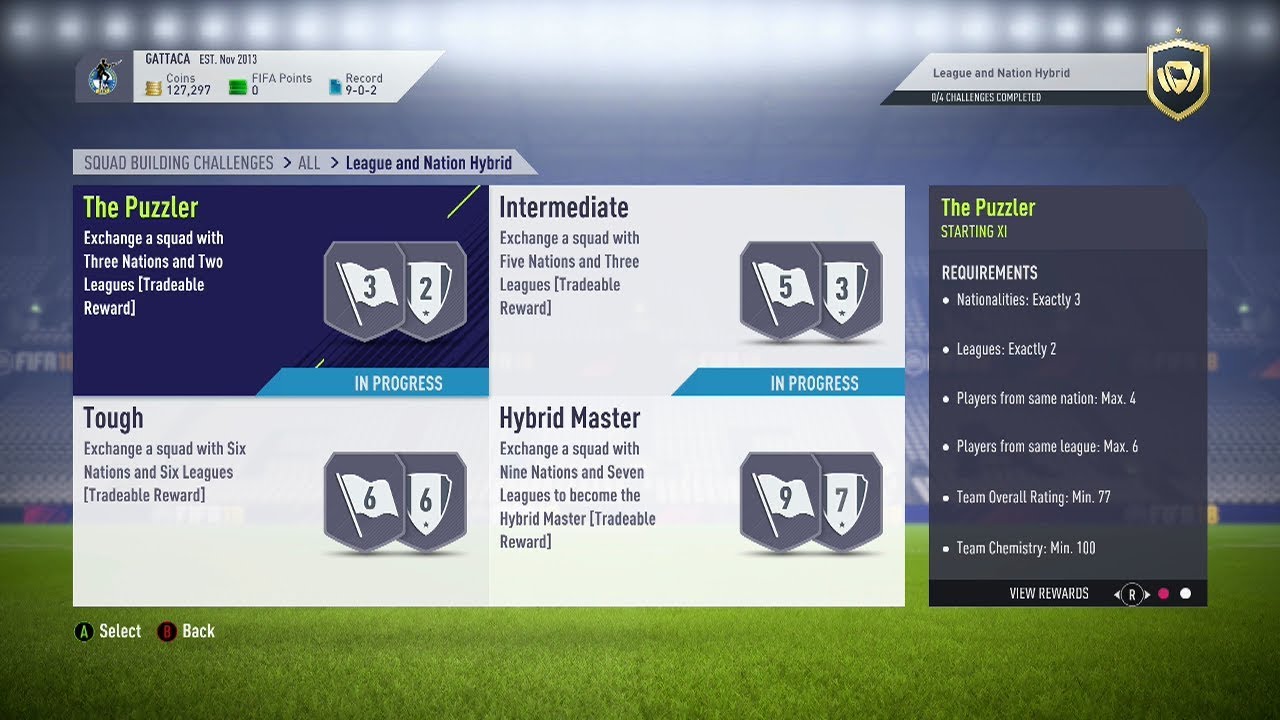Choose the Tough challenge tile

pos(280,500)
